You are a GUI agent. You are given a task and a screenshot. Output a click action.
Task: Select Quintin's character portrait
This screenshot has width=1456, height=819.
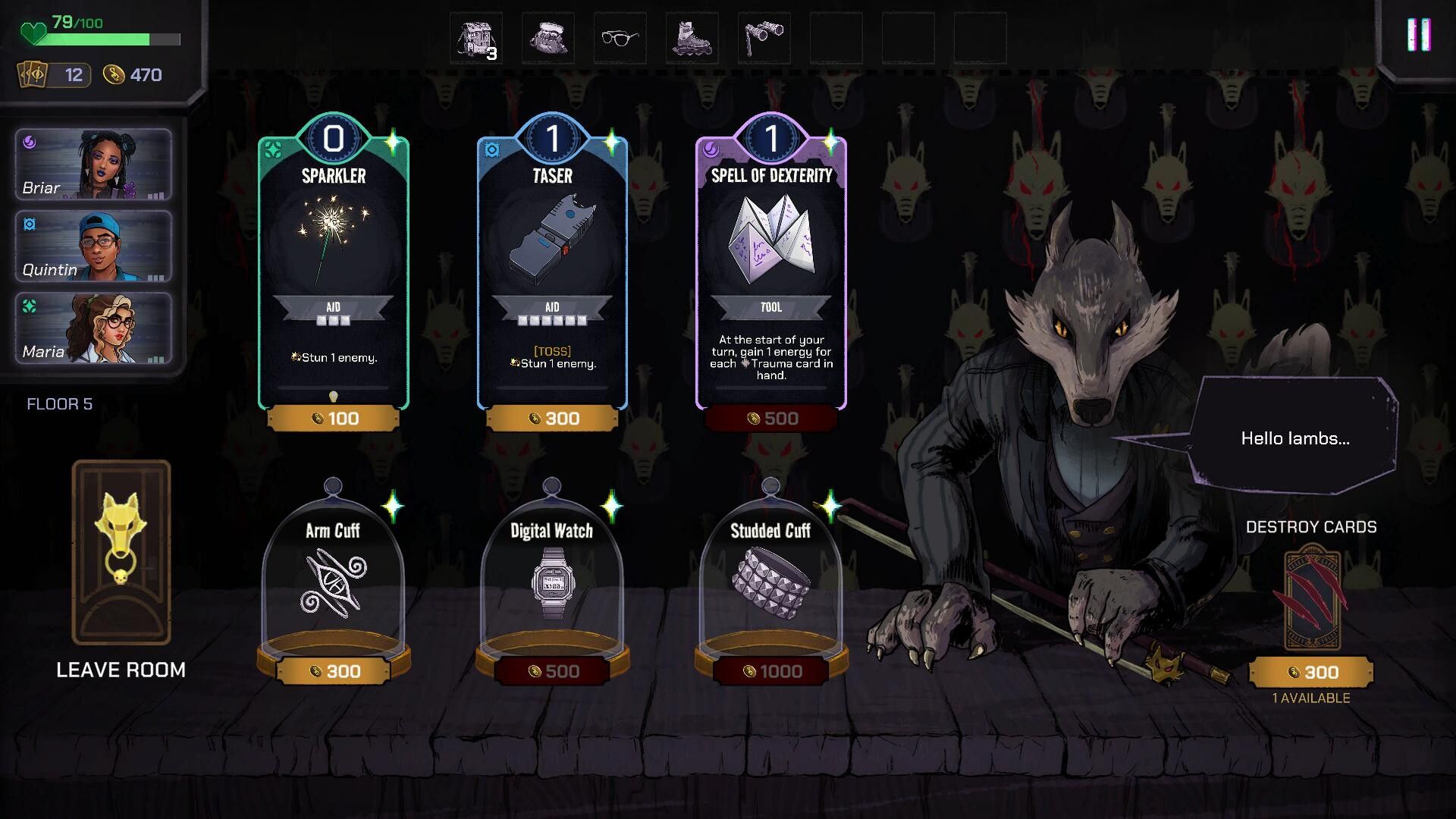tap(93, 246)
